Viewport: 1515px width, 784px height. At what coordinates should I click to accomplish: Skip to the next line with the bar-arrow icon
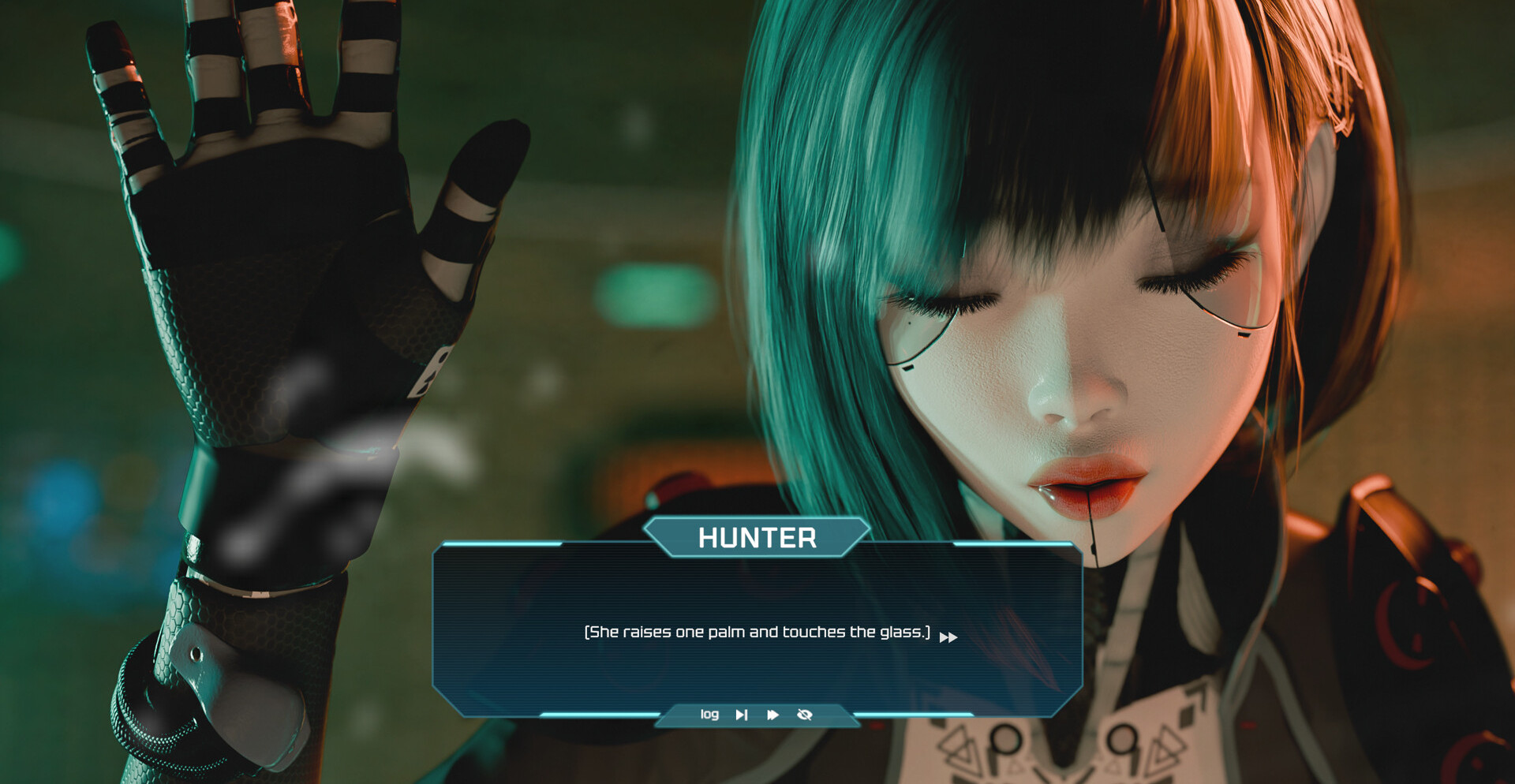coord(742,715)
